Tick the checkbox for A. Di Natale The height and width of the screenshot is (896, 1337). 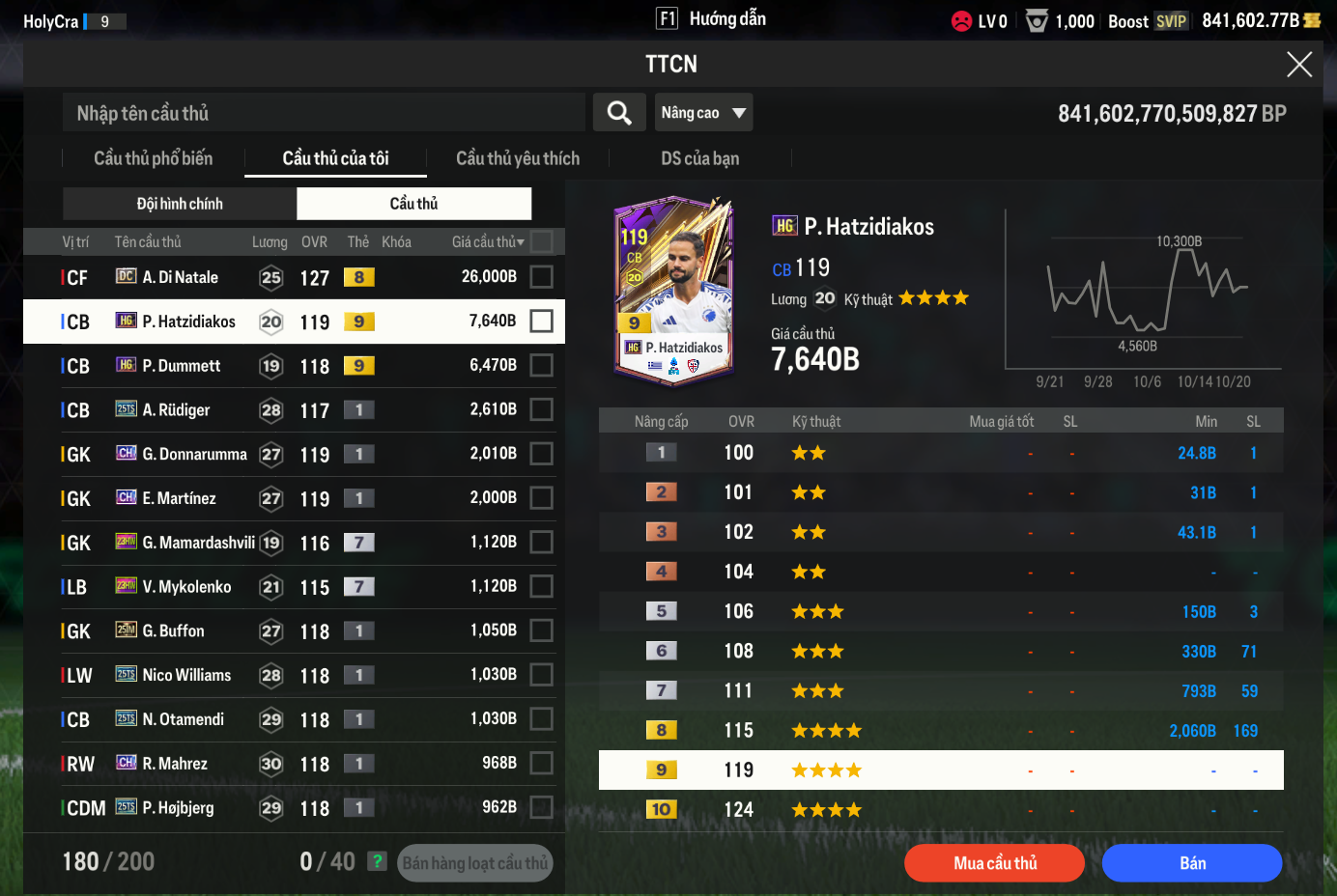542,277
